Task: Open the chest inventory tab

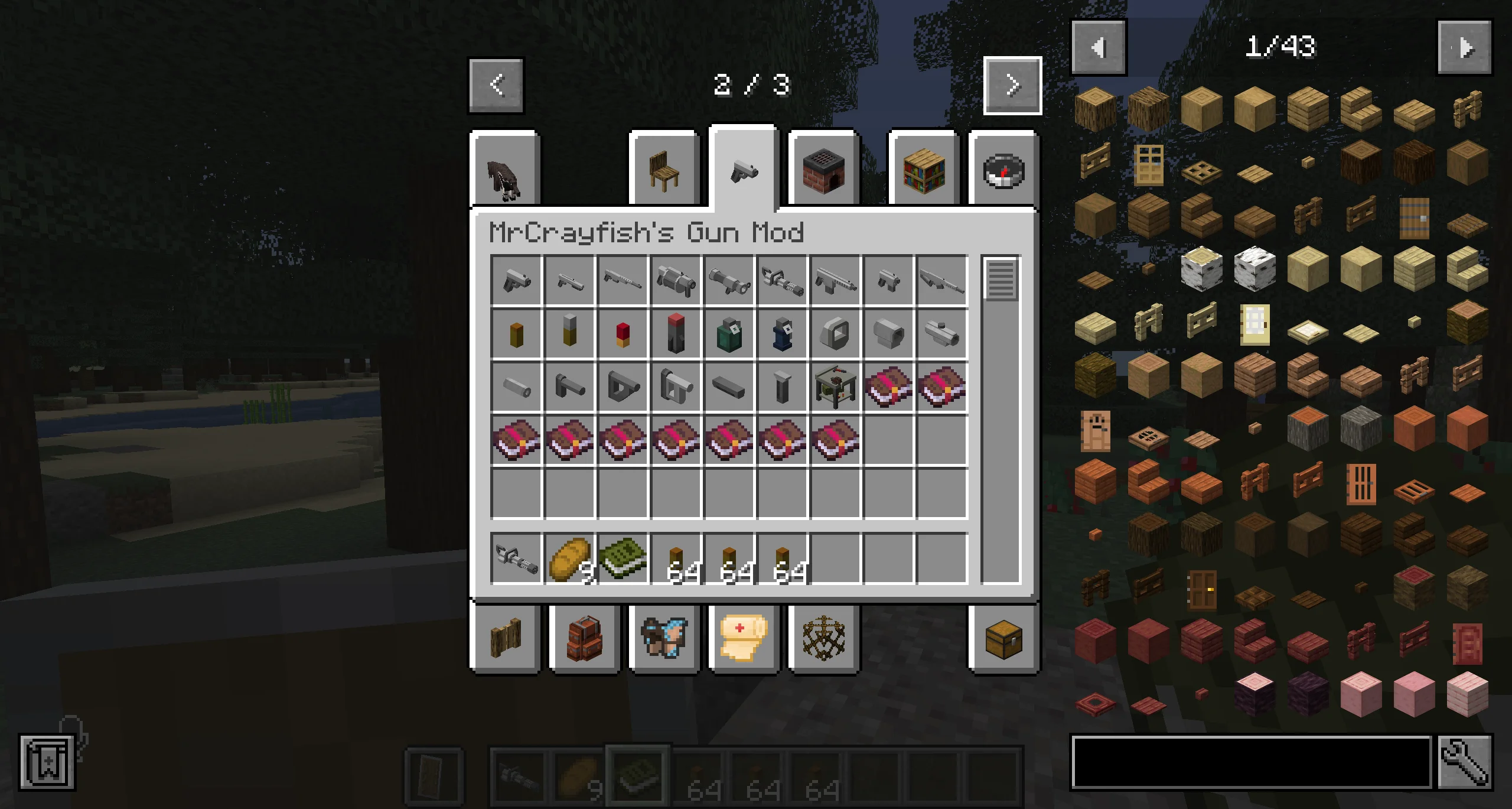Action: pos(1003,638)
